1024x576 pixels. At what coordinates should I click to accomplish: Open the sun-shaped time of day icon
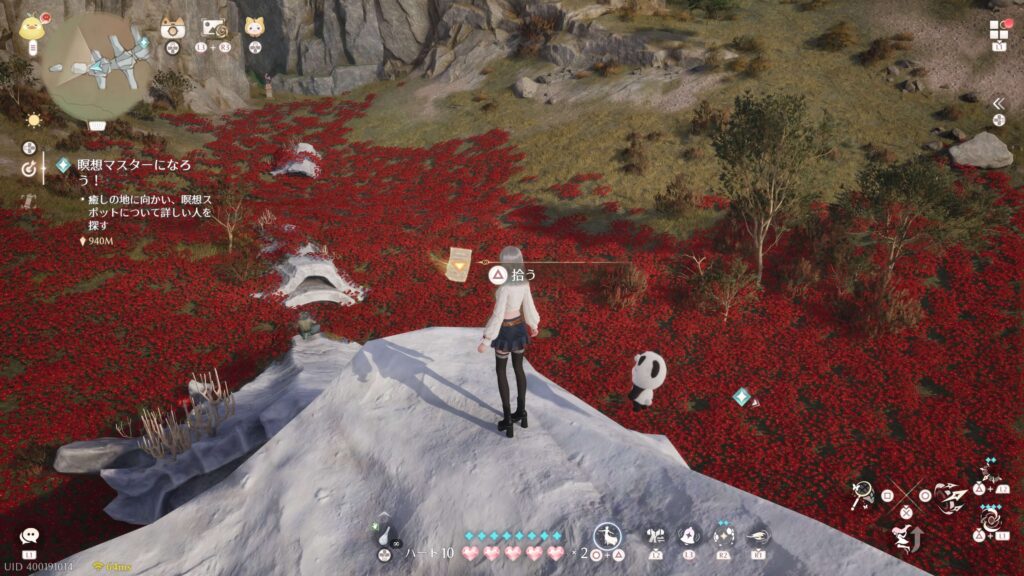34,120
